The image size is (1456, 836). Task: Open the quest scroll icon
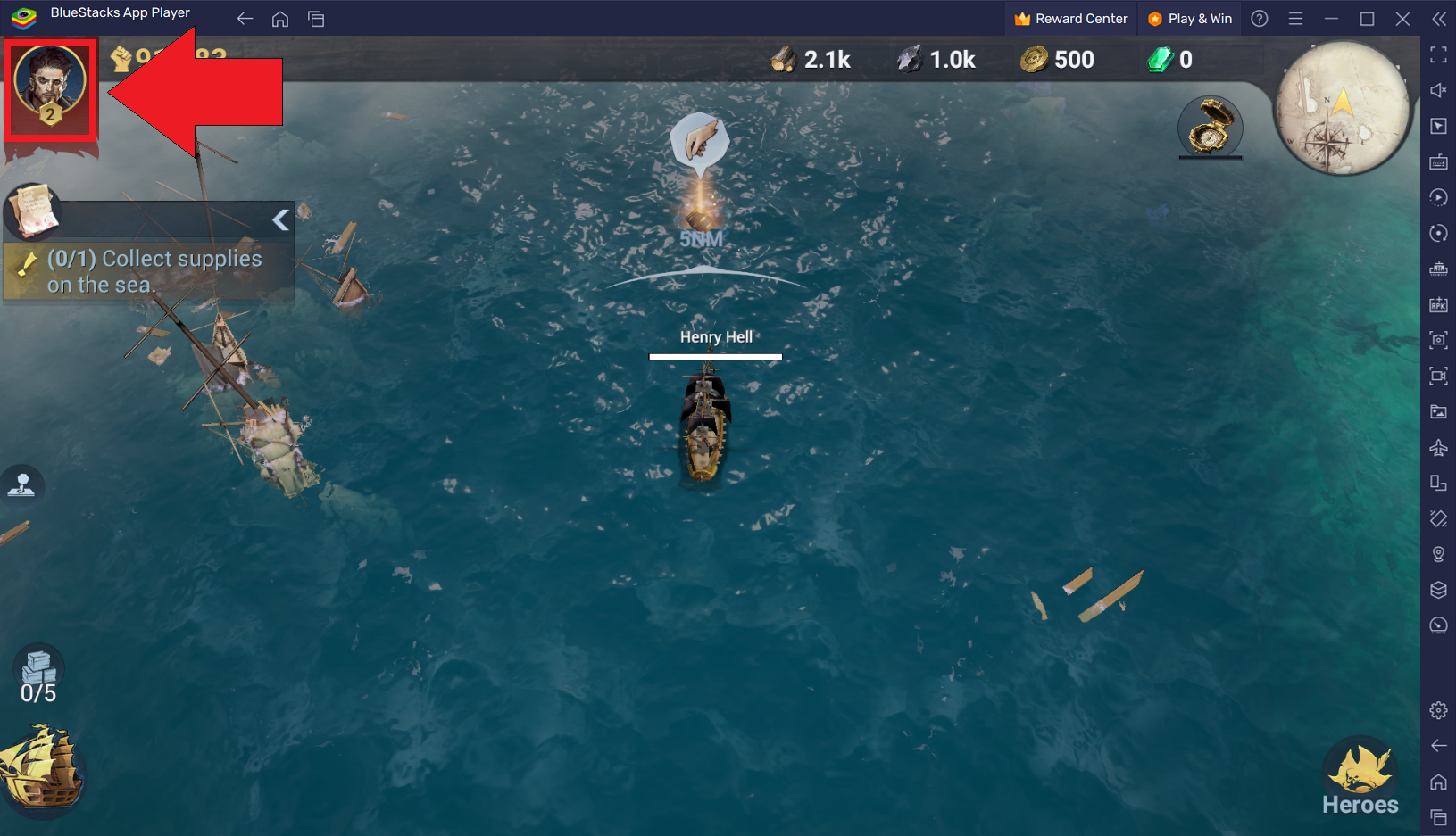click(33, 211)
